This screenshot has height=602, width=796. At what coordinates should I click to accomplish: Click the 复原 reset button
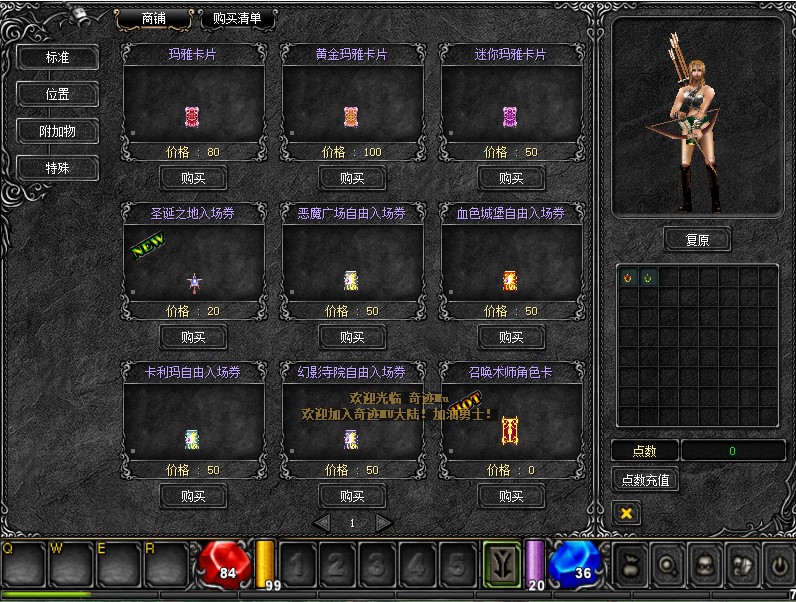(697, 240)
